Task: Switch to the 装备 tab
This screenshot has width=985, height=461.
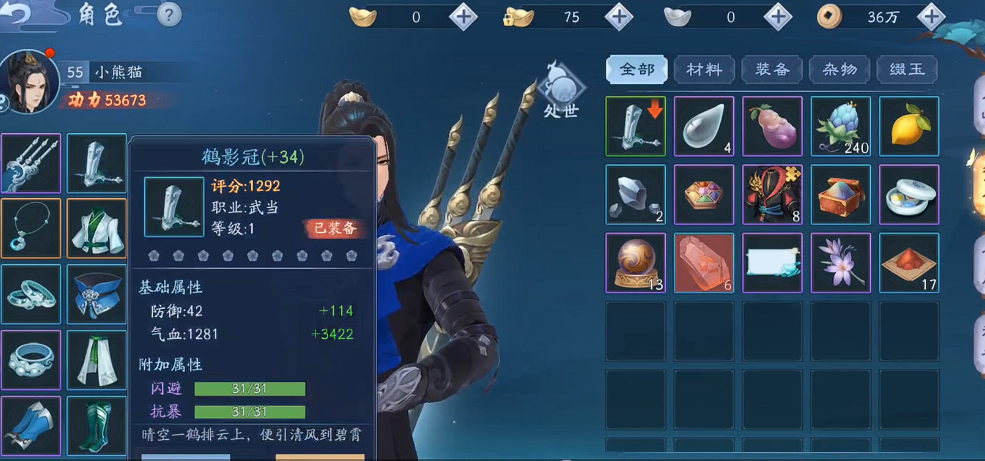Action: 772,69
